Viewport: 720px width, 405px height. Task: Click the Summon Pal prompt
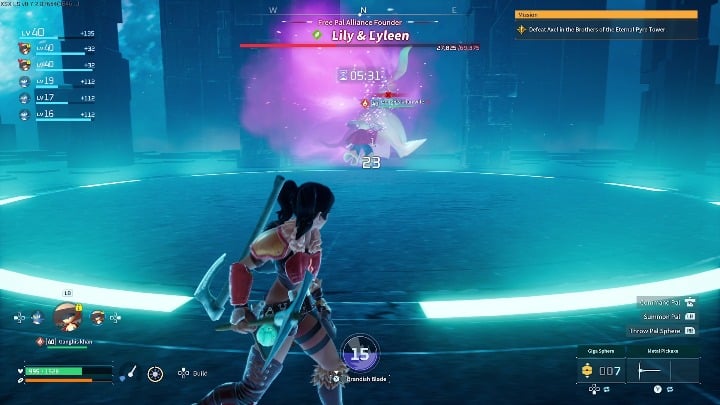(664, 316)
